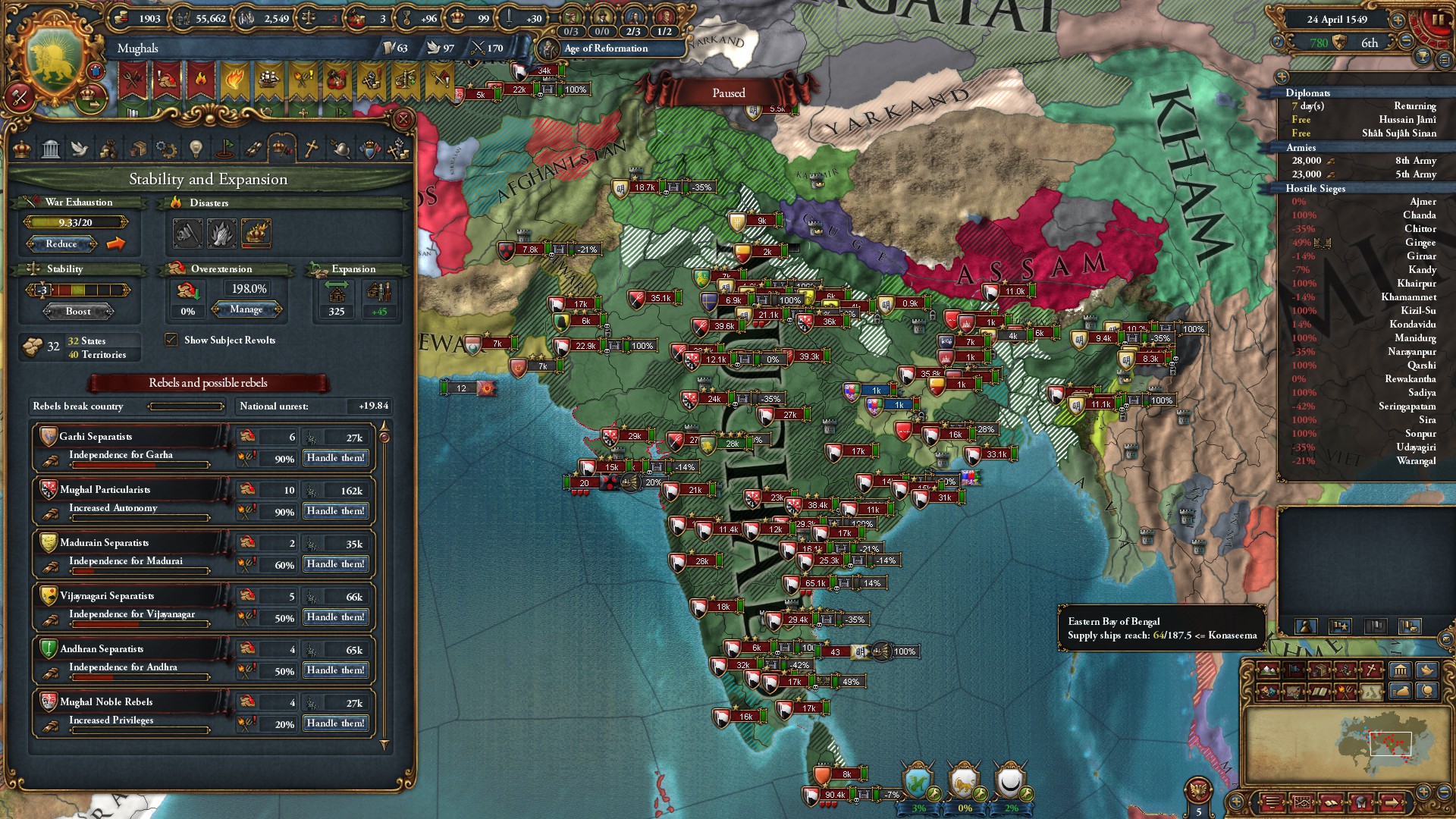
Task: Switch to the Missions tab
Action: 227,148
